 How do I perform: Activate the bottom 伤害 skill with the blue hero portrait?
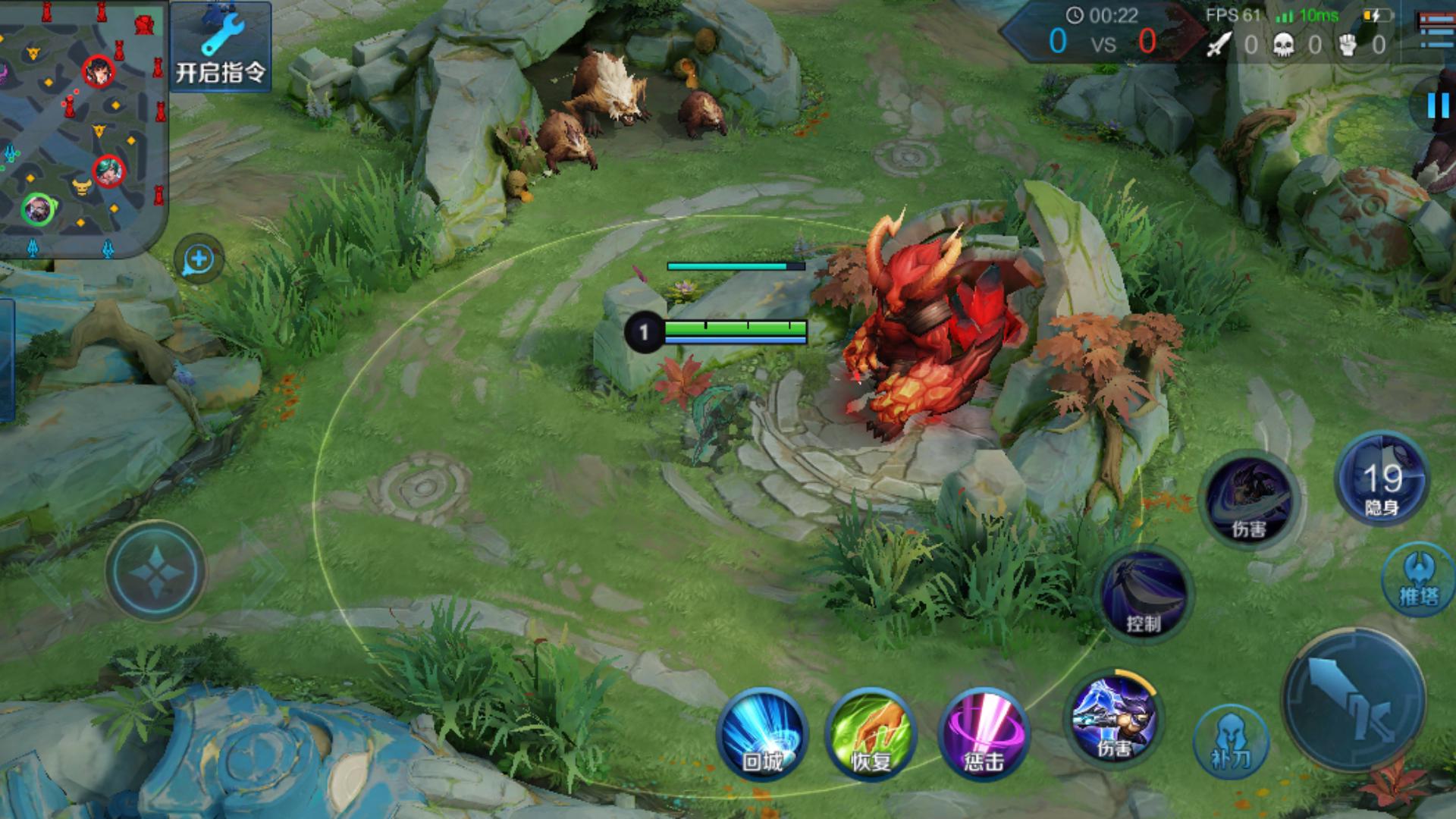[x=1114, y=719]
